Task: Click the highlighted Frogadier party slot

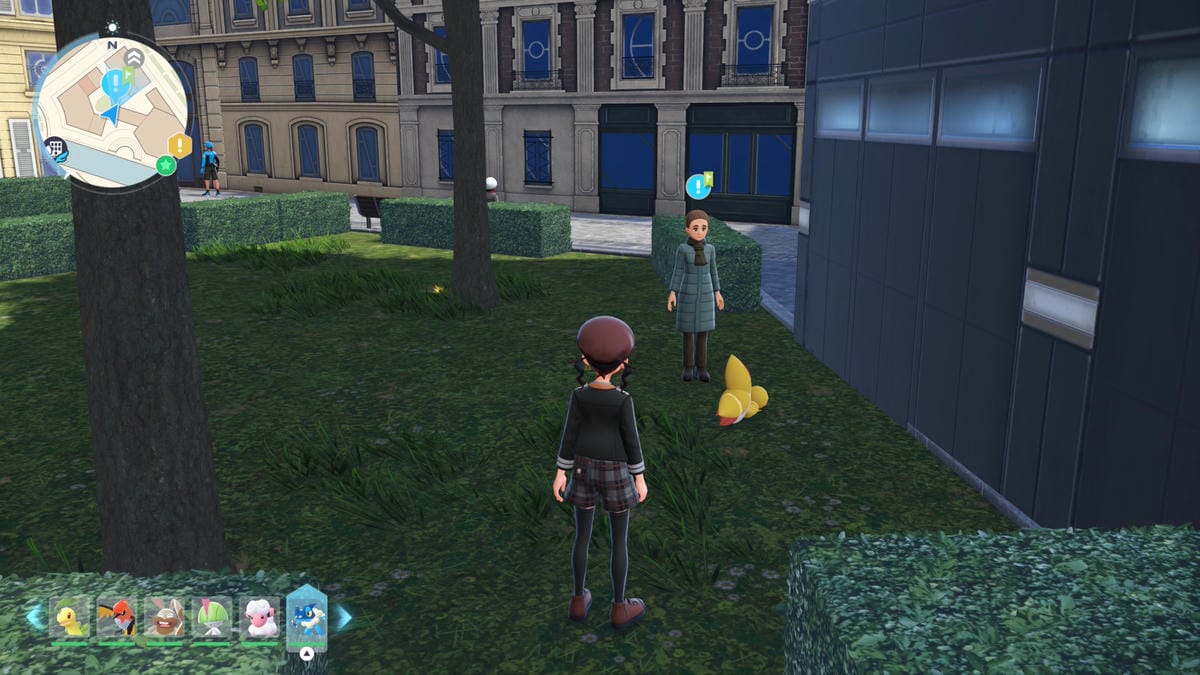Action: point(307,618)
